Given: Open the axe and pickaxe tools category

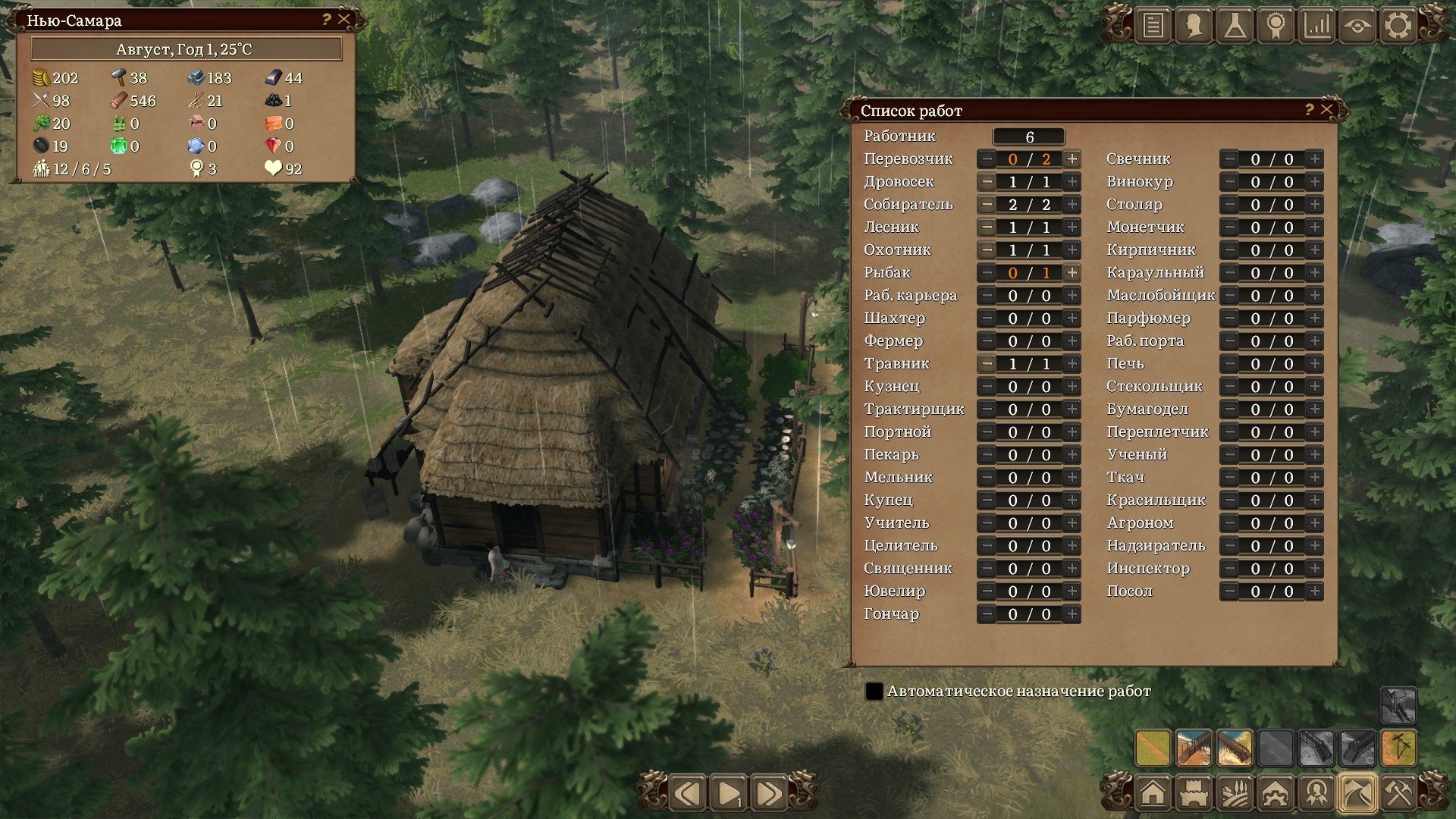Looking at the screenshot, I should [x=1398, y=794].
